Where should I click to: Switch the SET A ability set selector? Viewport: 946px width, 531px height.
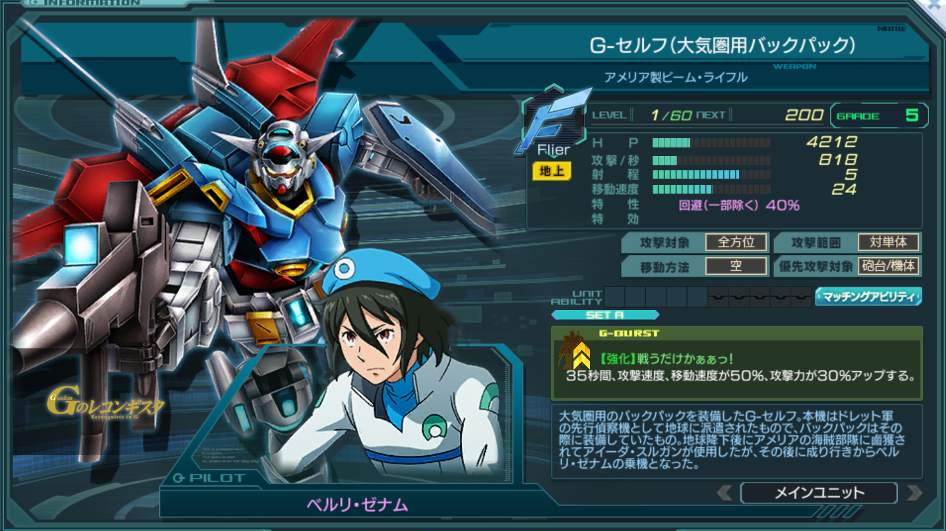[x=606, y=315]
